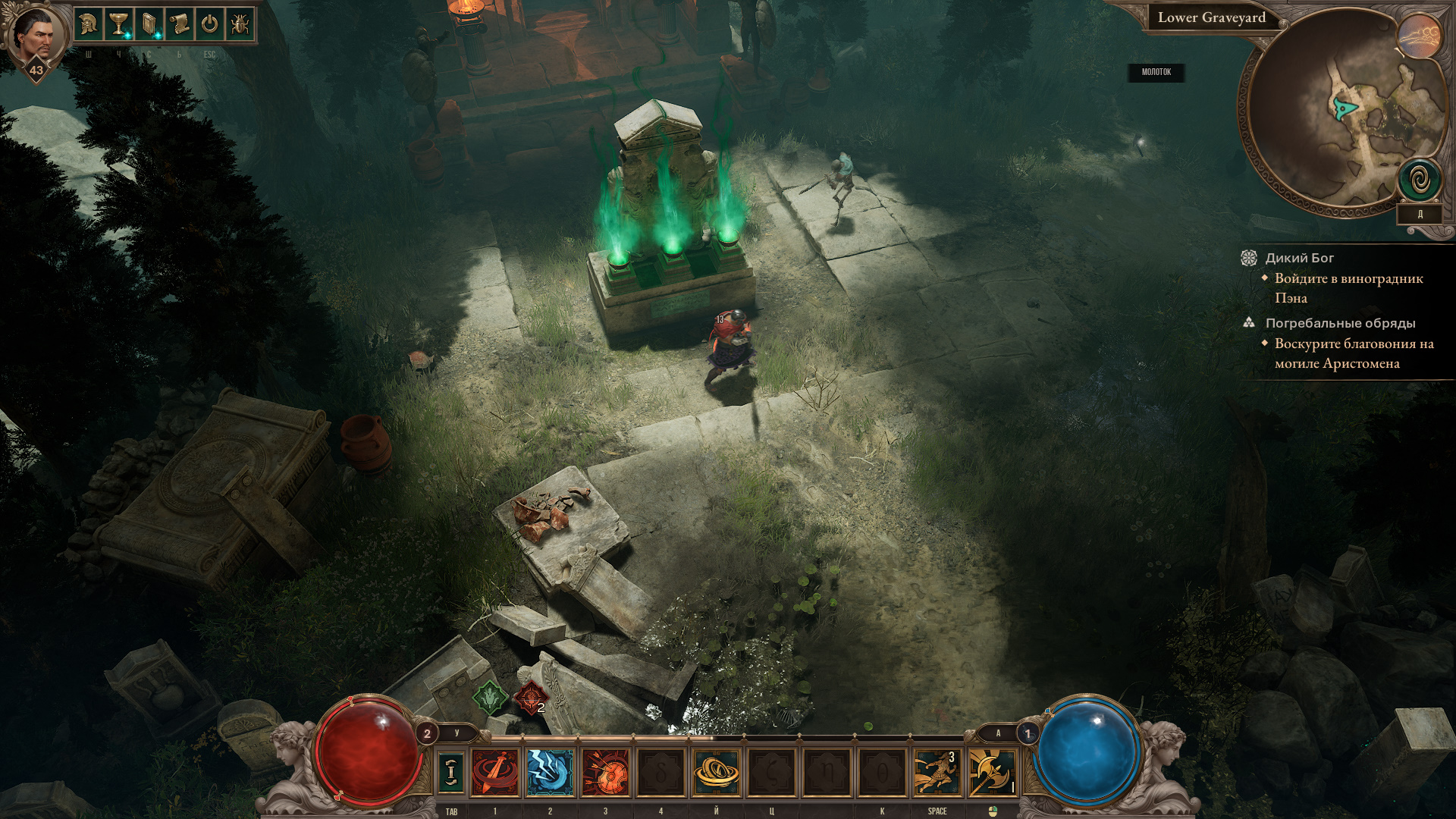Viewport: 1456px width, 819px height.
Task: Activate the red spinning sword skill
Action: tap(495, 772)
